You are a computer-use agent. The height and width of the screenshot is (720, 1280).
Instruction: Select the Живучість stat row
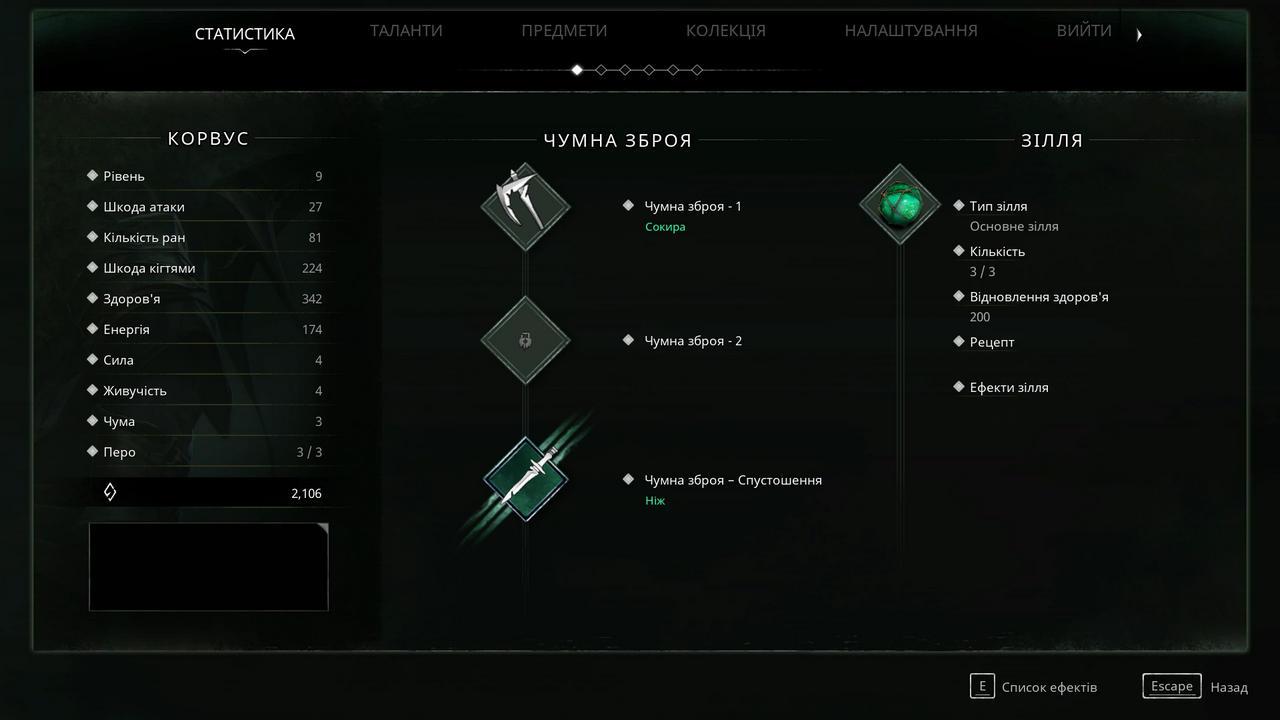208,391
